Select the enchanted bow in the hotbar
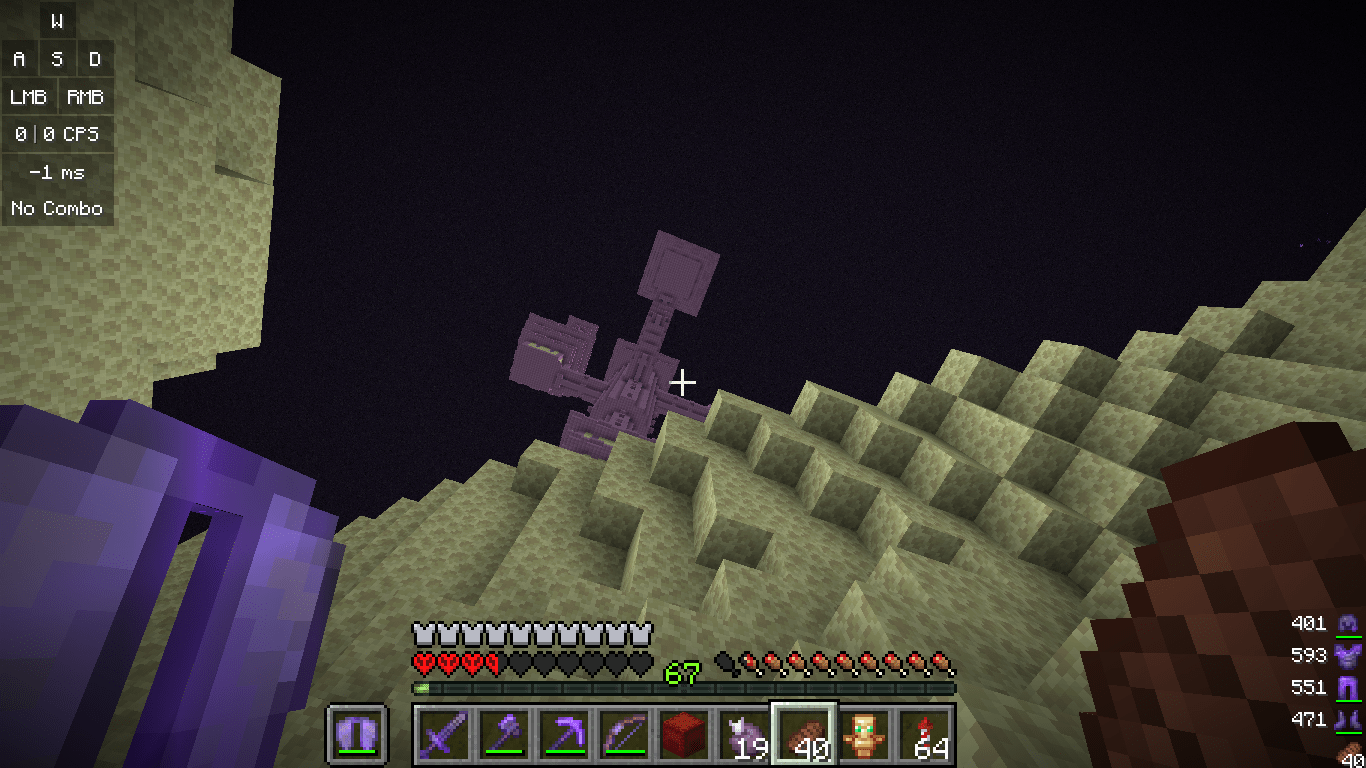1366x768 pixels. pyautogui.click(x=626, y=734)
